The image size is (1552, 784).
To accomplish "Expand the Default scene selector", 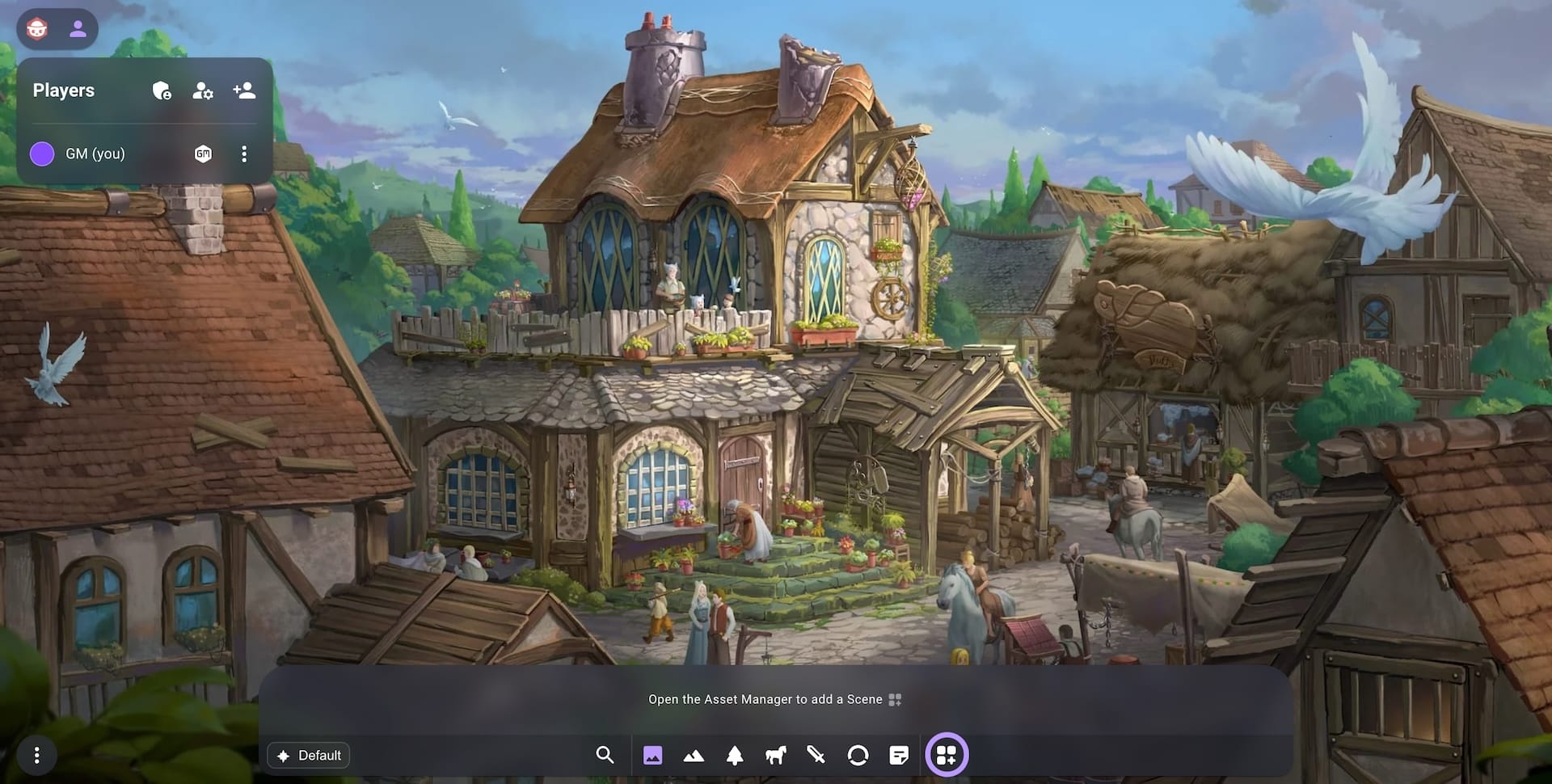I will tap(309, 756).
